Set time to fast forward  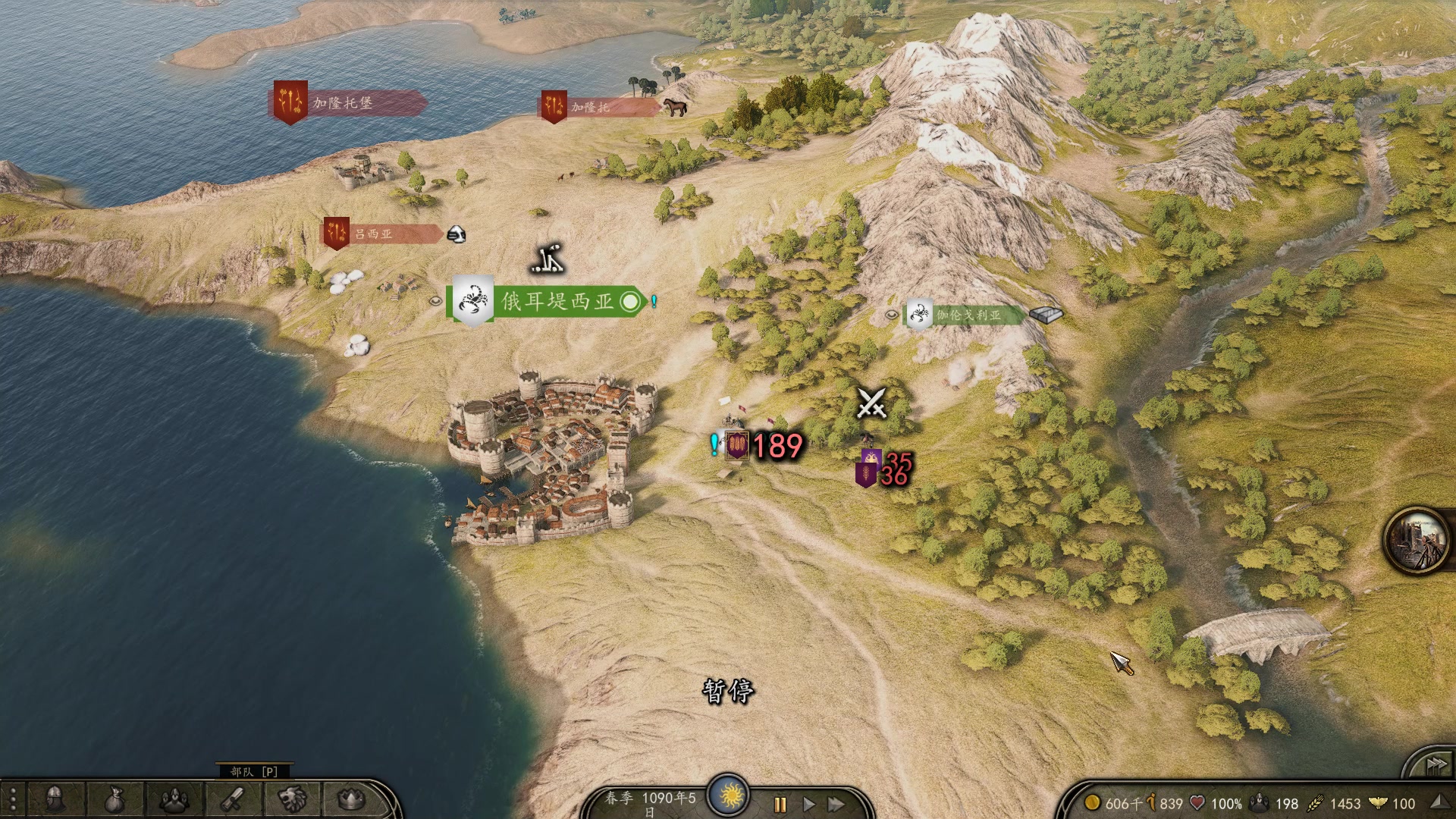[x=836, y=804]
